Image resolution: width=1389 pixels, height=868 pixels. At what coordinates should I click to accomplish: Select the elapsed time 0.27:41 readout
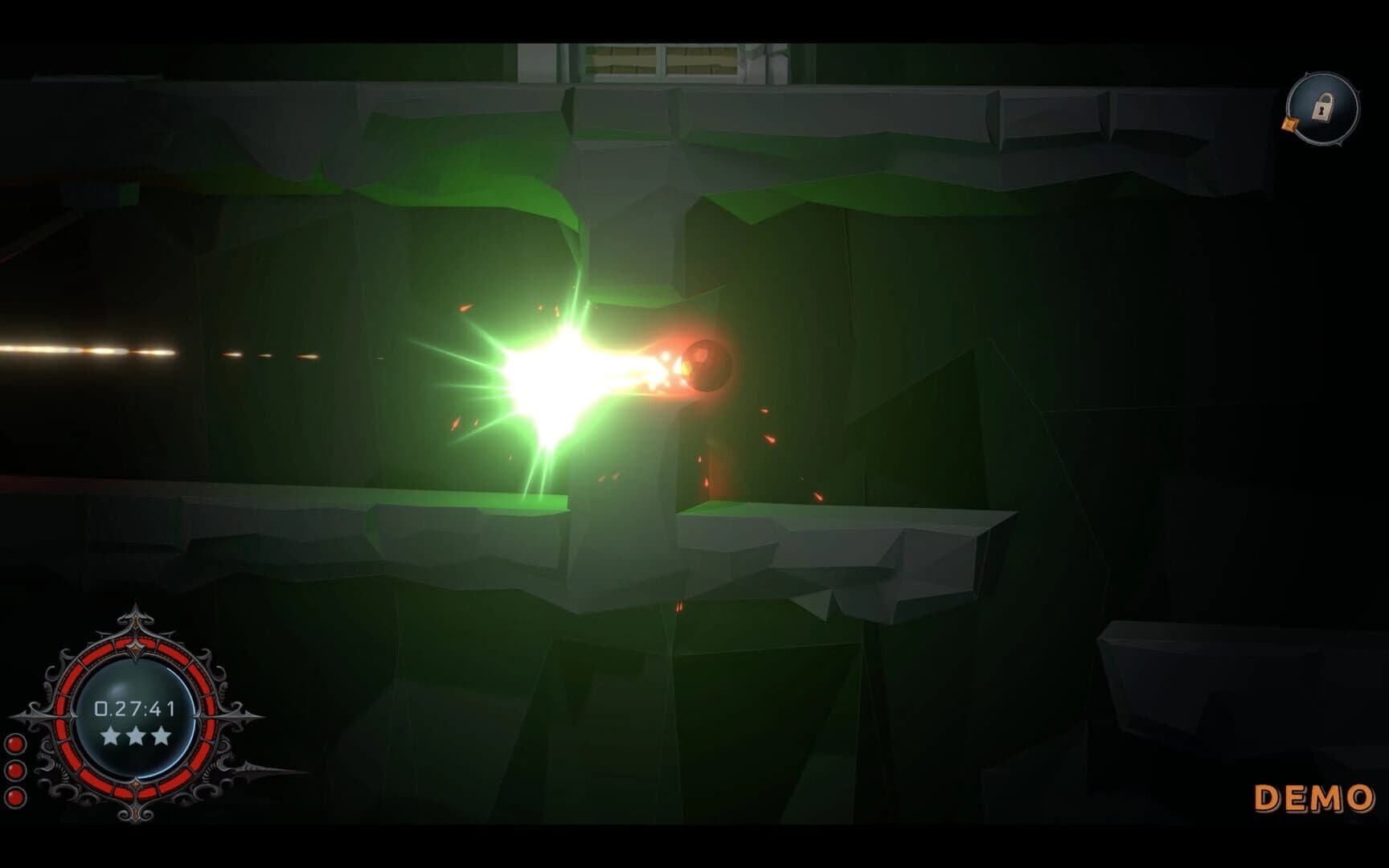point(134,707)
